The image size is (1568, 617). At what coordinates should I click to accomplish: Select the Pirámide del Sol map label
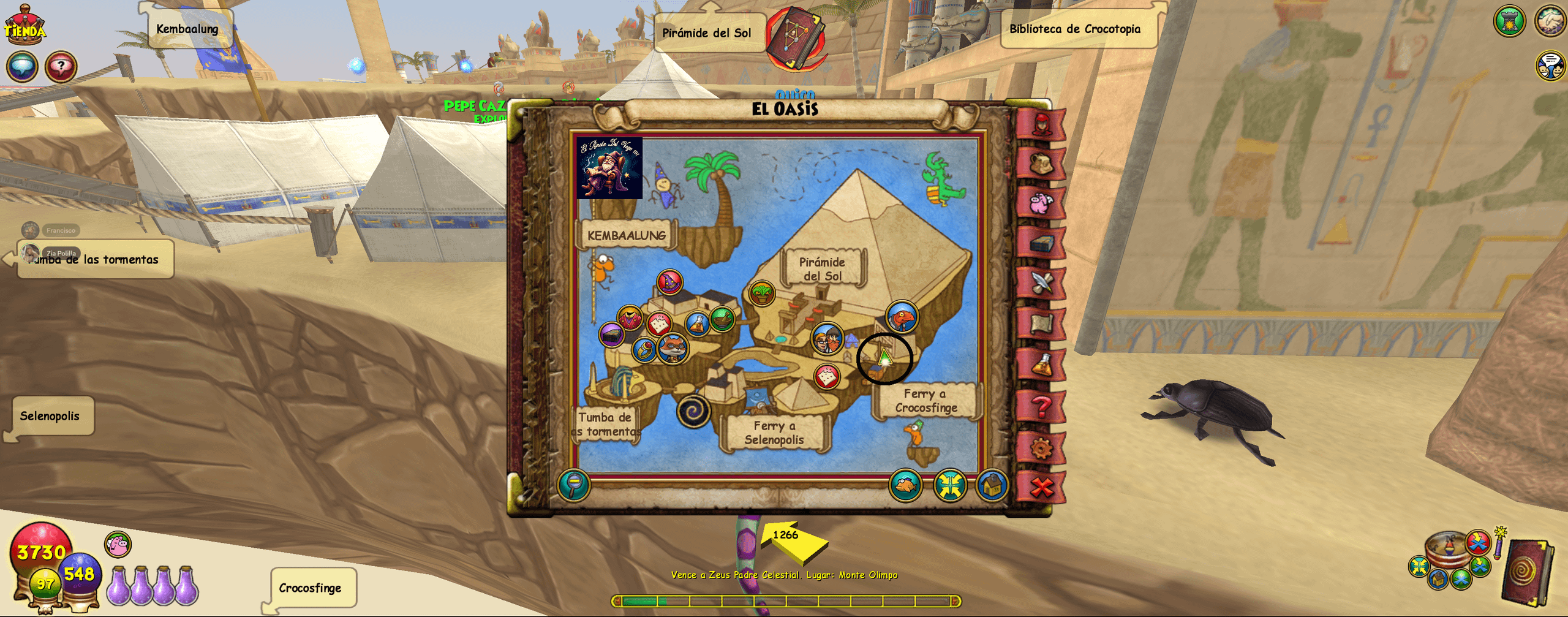point(822,269)
